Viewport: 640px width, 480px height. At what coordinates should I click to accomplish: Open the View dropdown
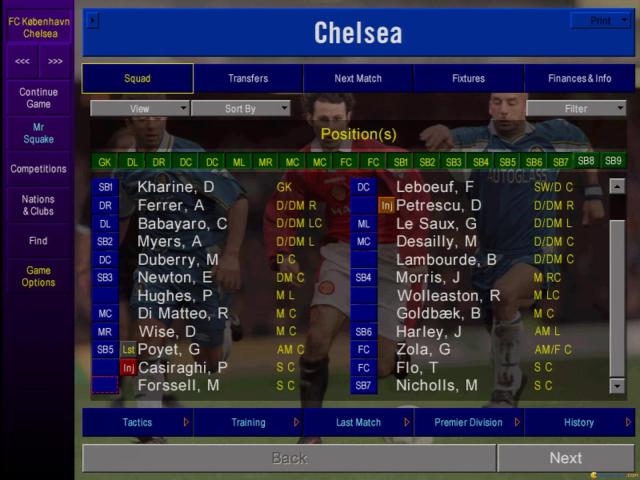click(x=140, y=108)
